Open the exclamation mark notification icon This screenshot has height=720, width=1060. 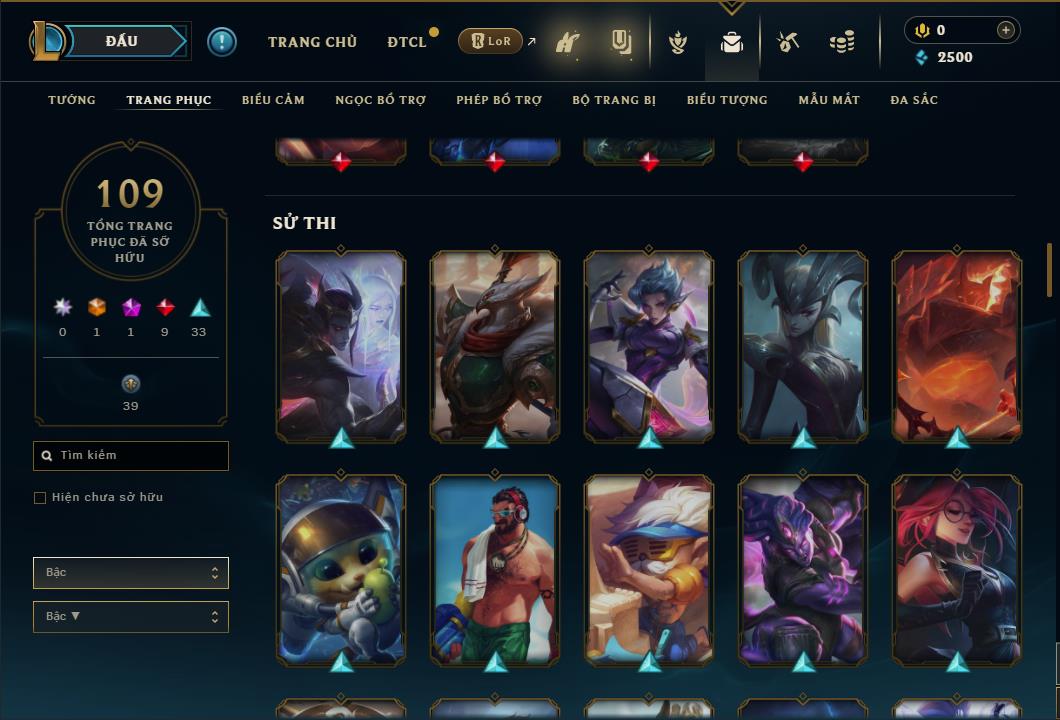222,42
